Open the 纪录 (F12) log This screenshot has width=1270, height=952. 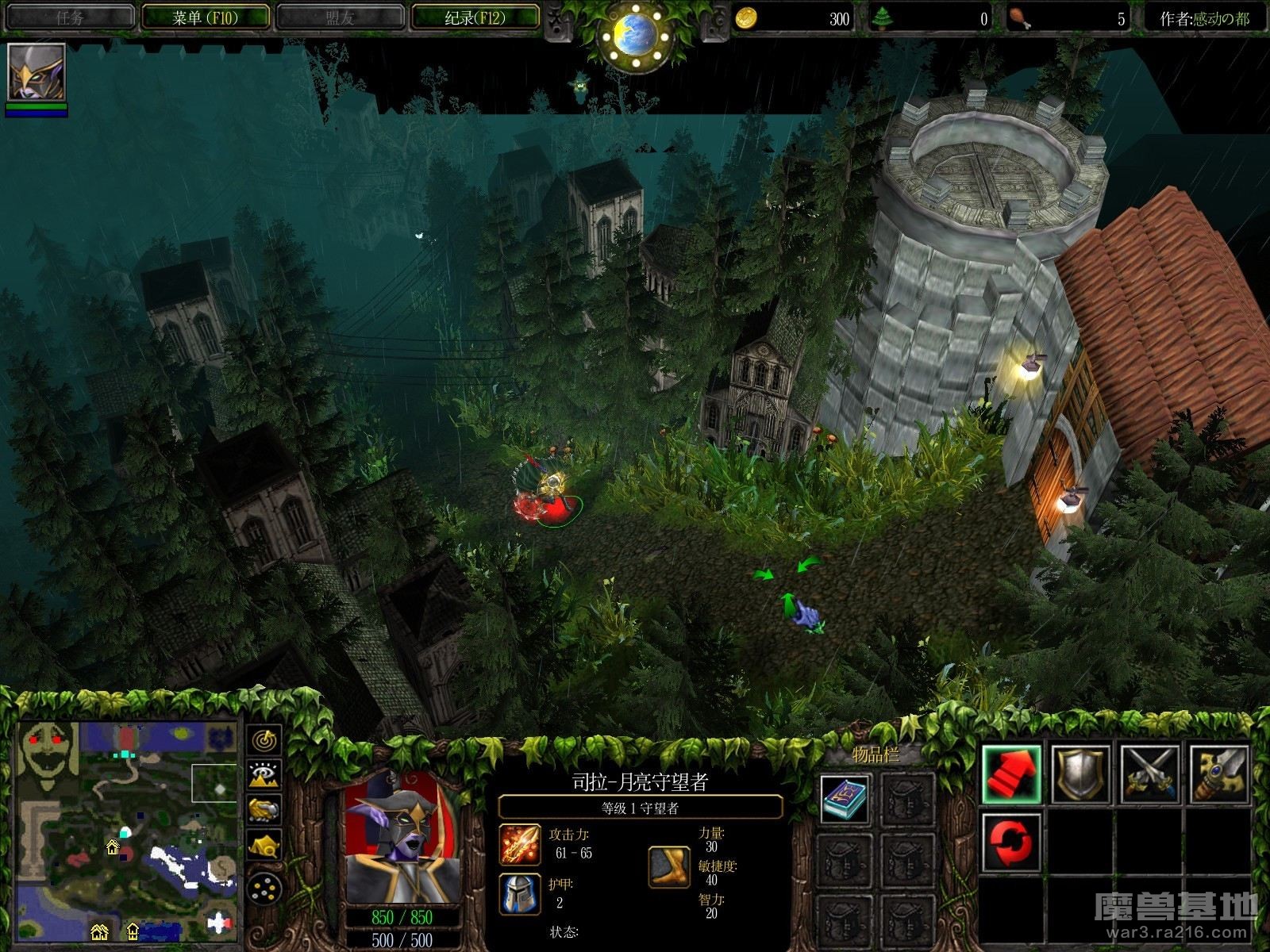coord(475,17)
